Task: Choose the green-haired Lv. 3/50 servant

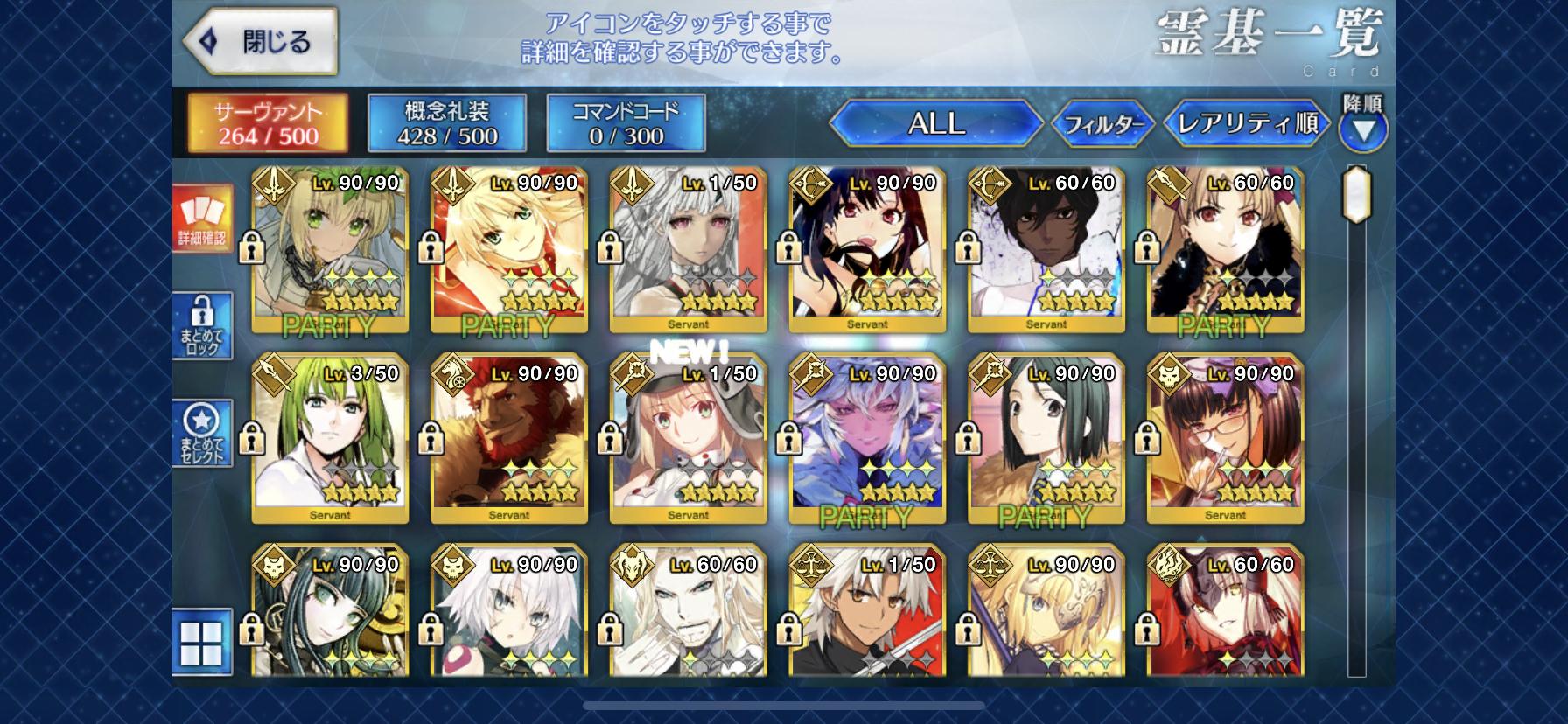Action: [x=330, y=437]
